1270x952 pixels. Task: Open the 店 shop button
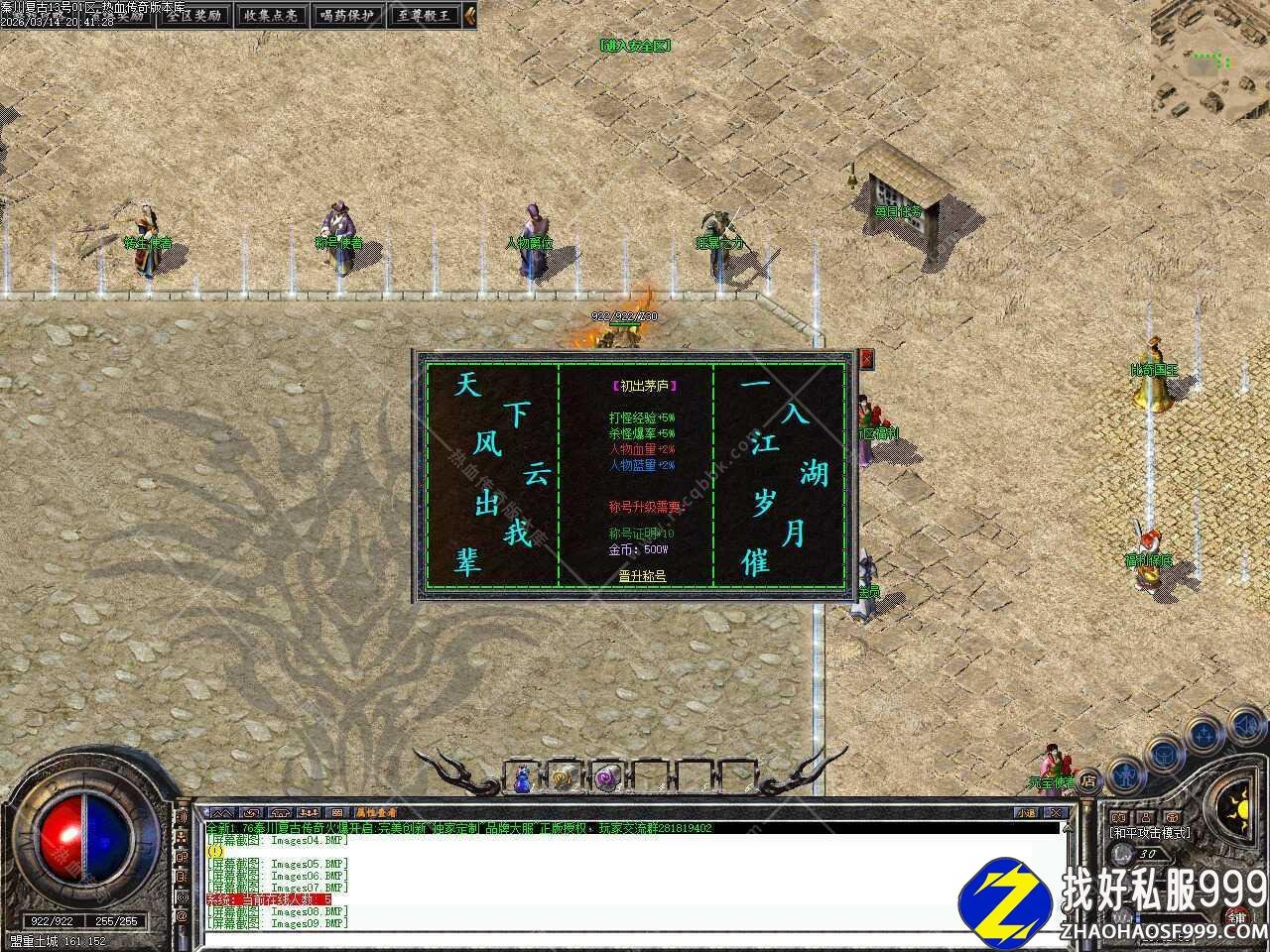pos(1088,780)
